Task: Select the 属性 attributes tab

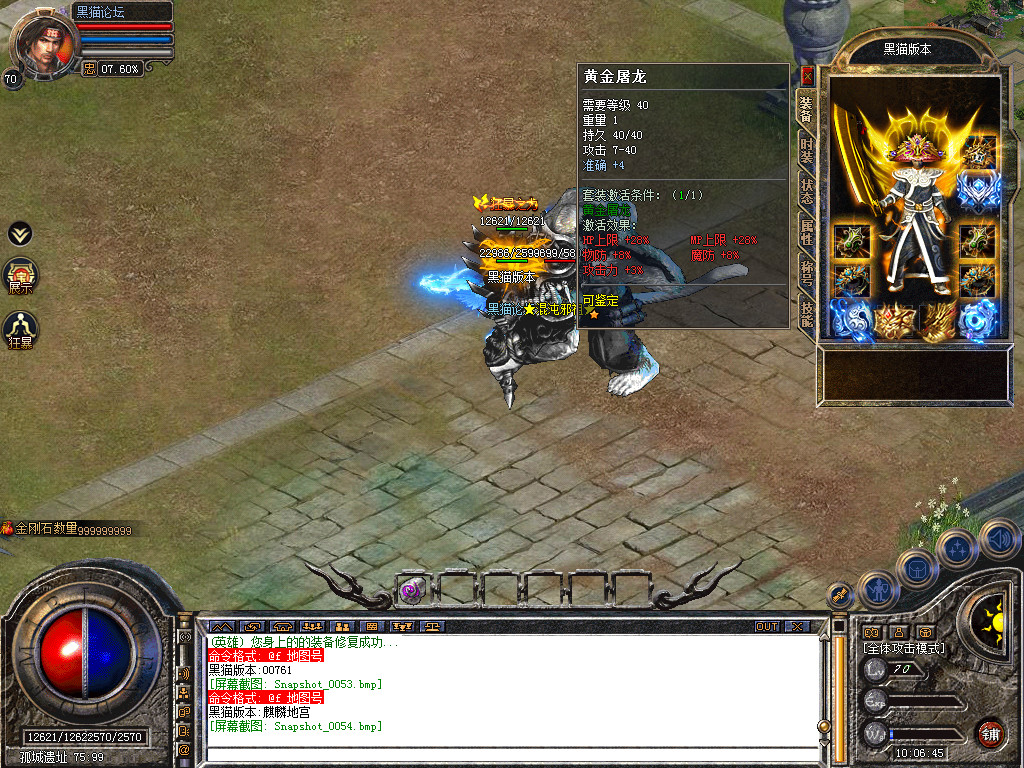Action: [806, 232]
